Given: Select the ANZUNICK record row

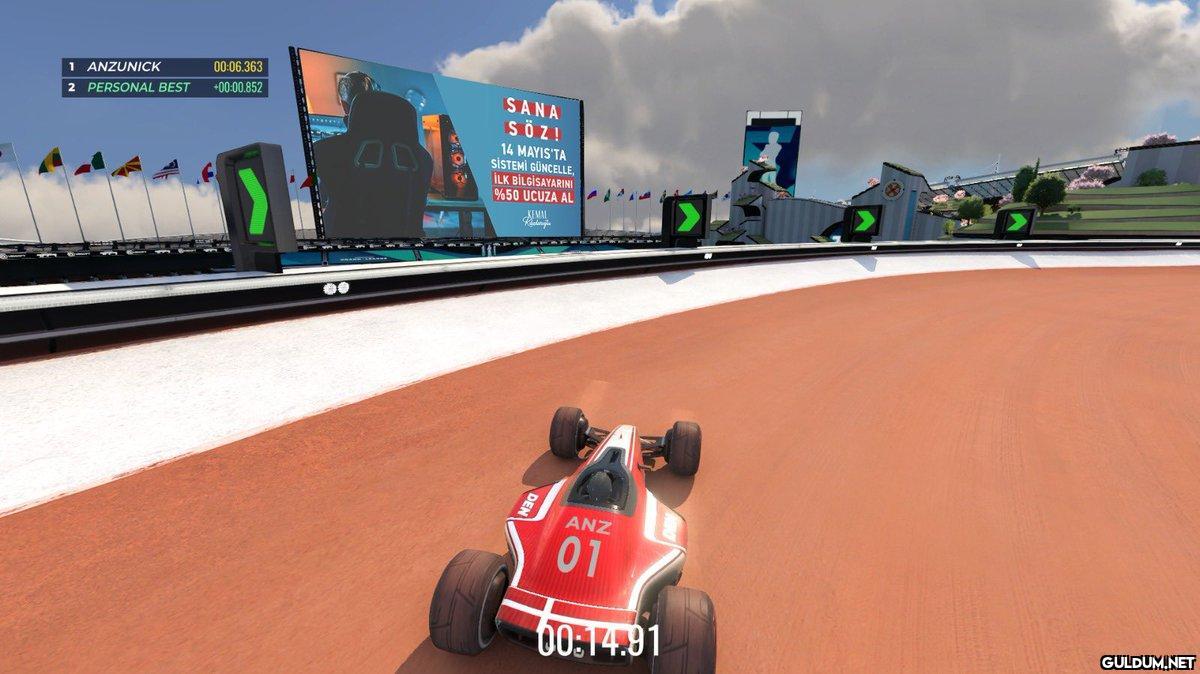Looking at the screenshot, I should [x=165, y=67].
